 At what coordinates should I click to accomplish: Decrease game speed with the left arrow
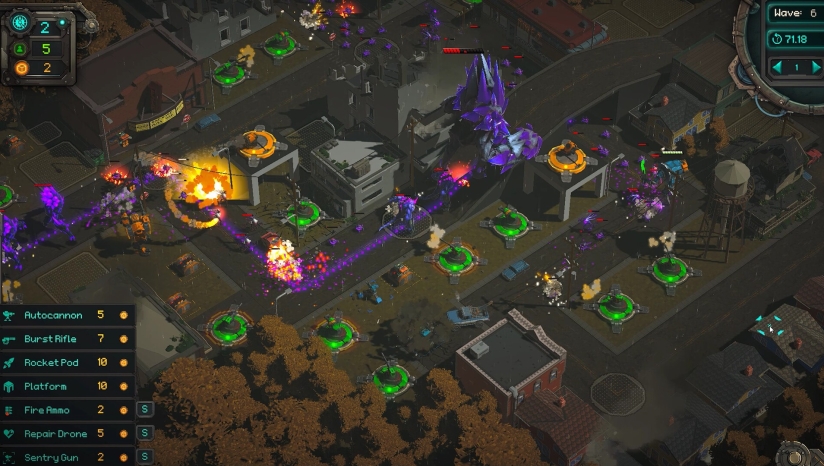pyautogui.click(x=778, y=67)
